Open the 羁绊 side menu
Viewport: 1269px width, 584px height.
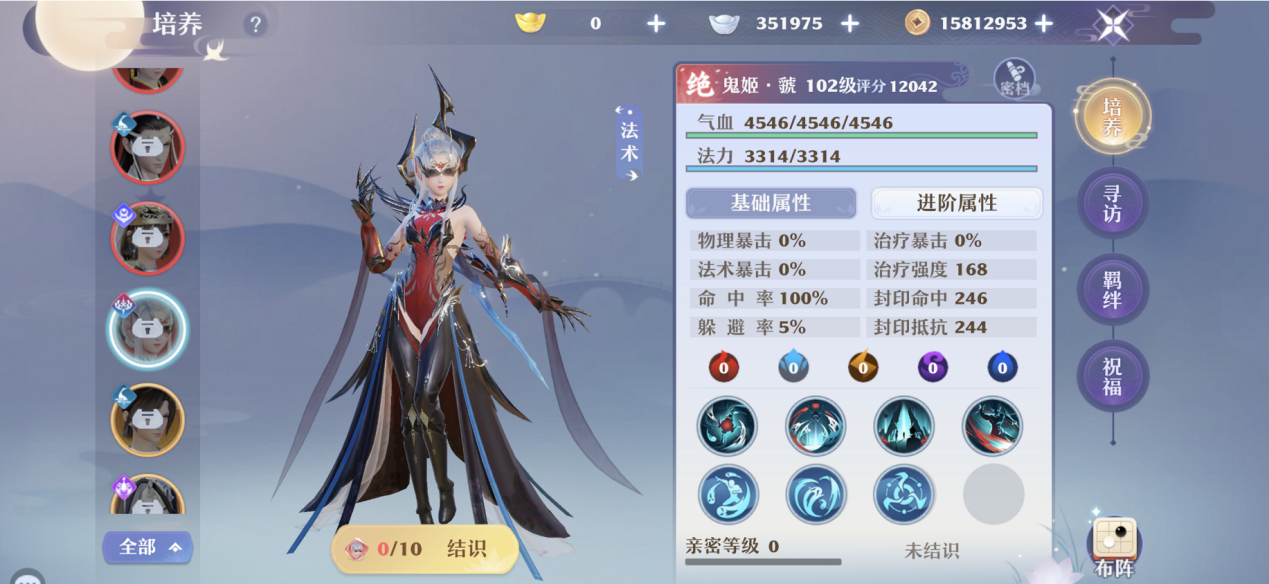(1112, 289)
